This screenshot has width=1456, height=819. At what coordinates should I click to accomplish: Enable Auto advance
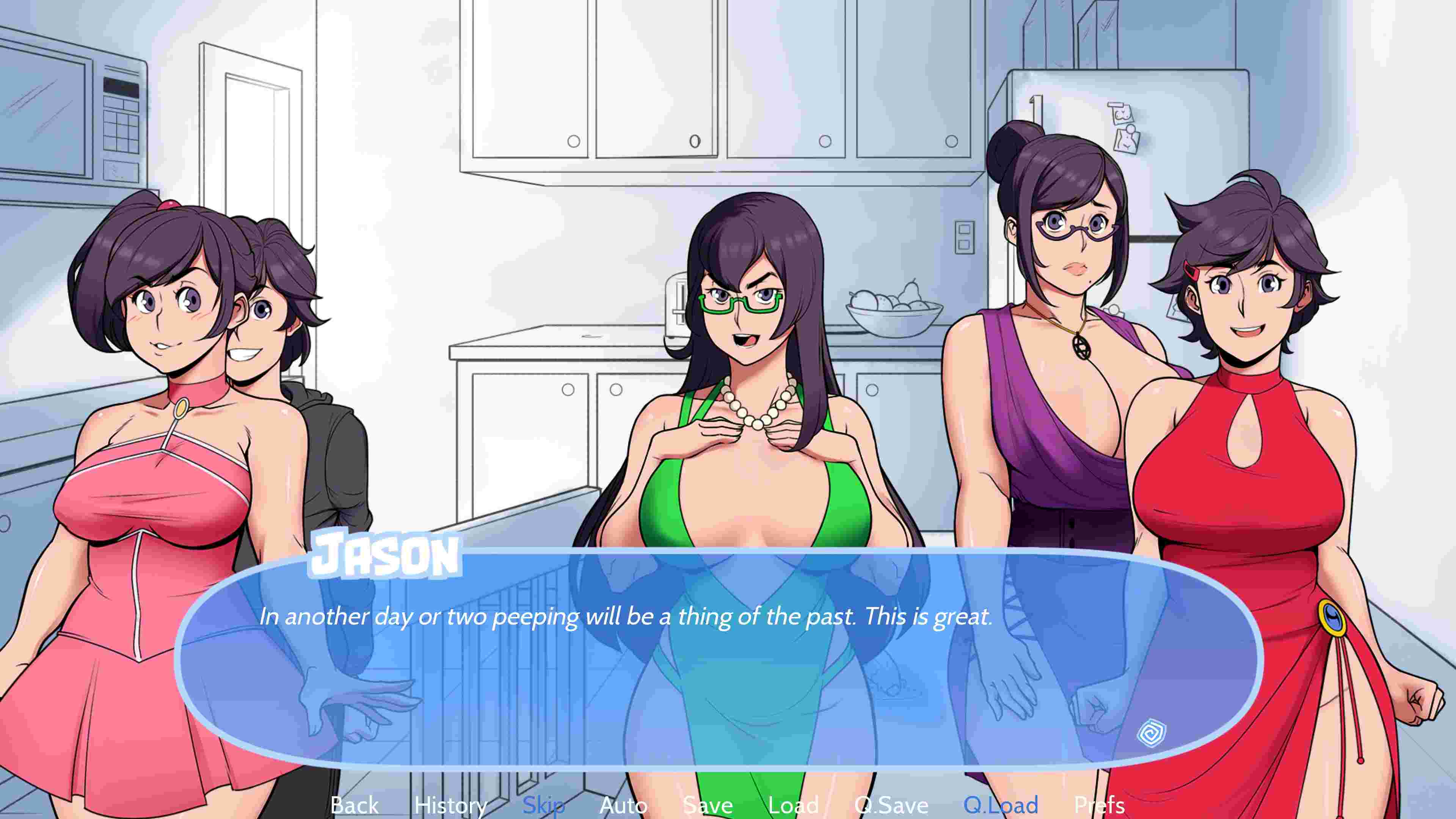click(x=623, y=805)
